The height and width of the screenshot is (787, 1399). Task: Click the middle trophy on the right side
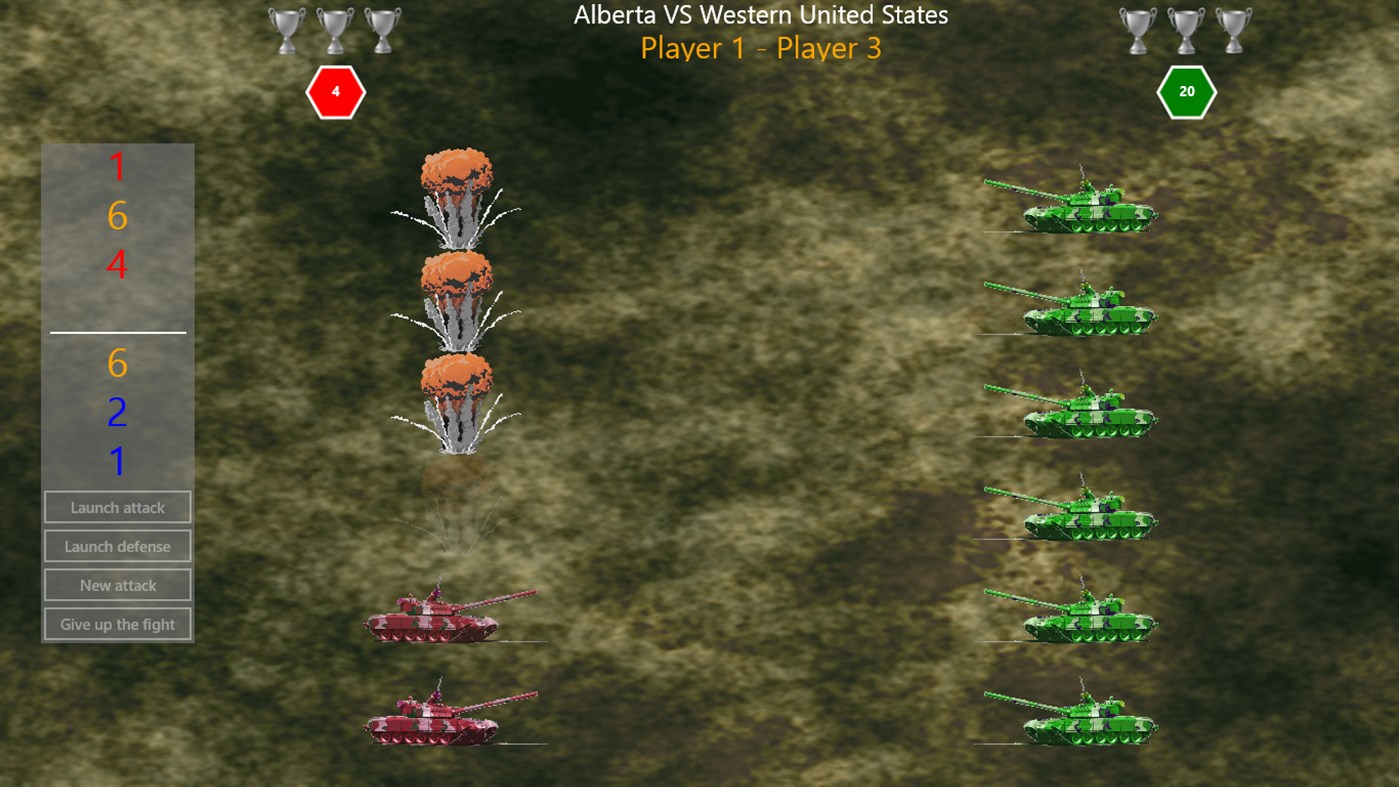(1187, 28)
